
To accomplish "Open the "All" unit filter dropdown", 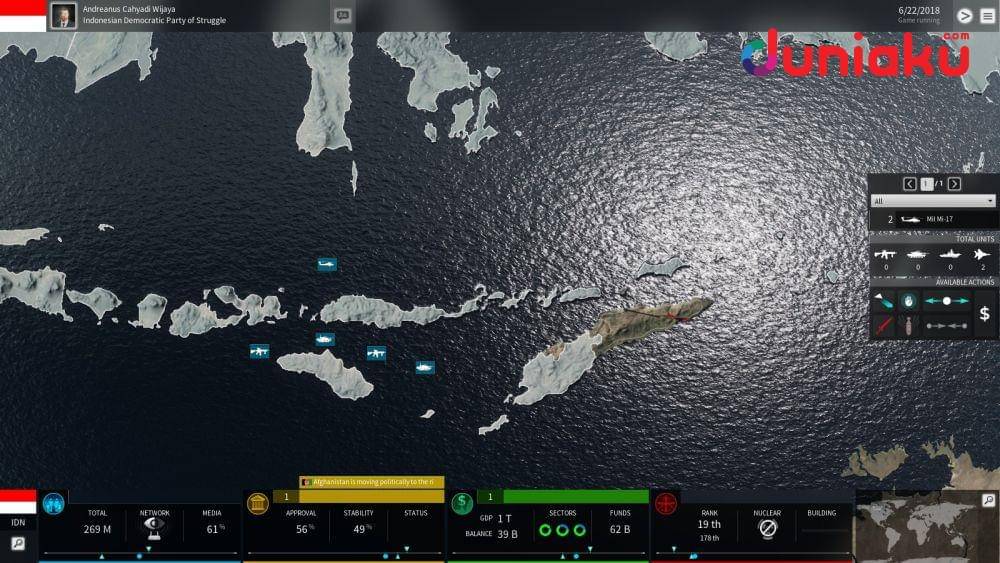I will coord(933,201).
